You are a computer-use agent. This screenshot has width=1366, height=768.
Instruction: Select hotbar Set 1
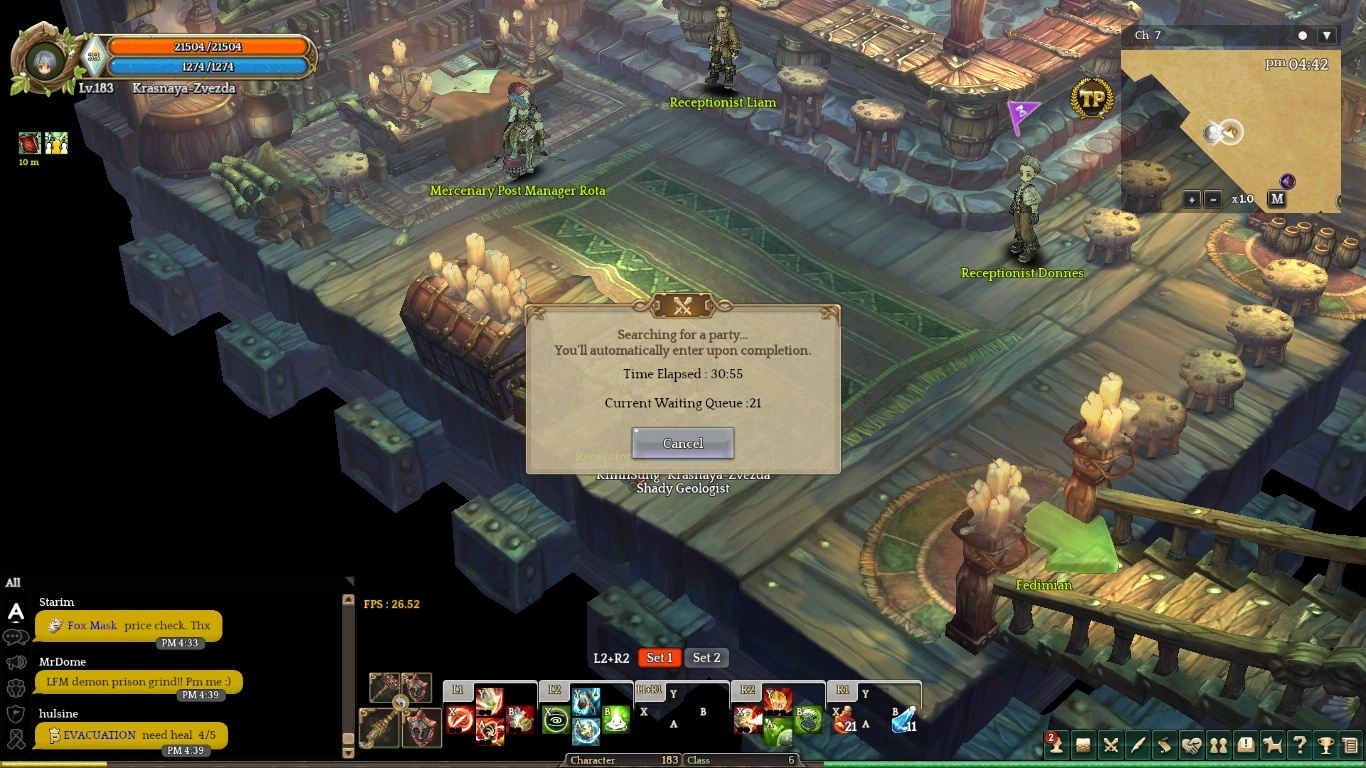pos(659,657)
